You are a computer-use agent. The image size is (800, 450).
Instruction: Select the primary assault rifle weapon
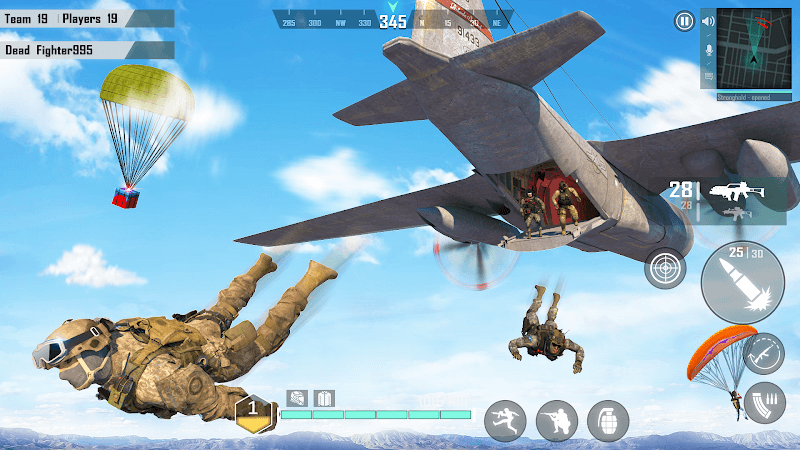coord(734,191)
